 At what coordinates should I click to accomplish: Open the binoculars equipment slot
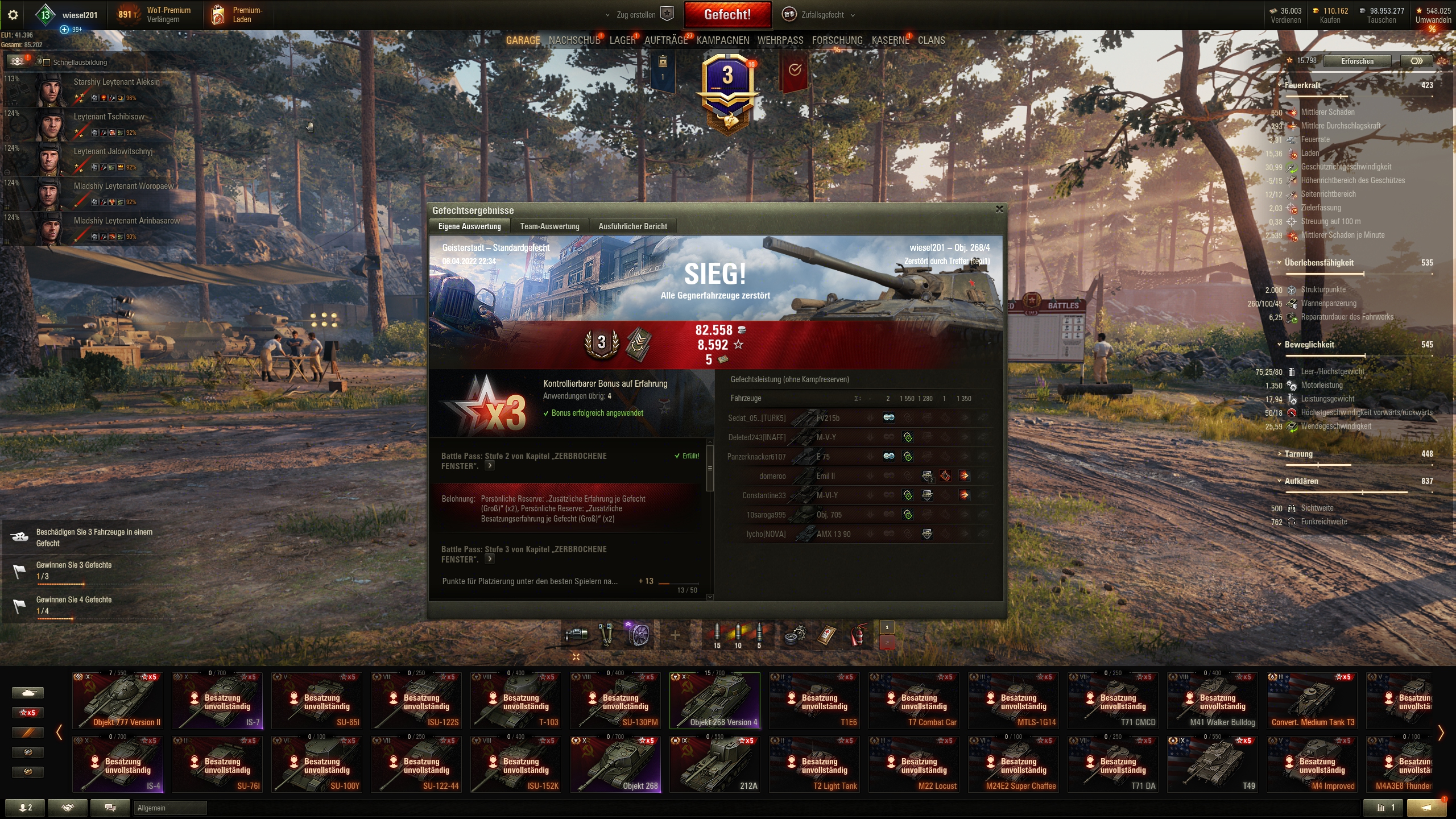606,634
